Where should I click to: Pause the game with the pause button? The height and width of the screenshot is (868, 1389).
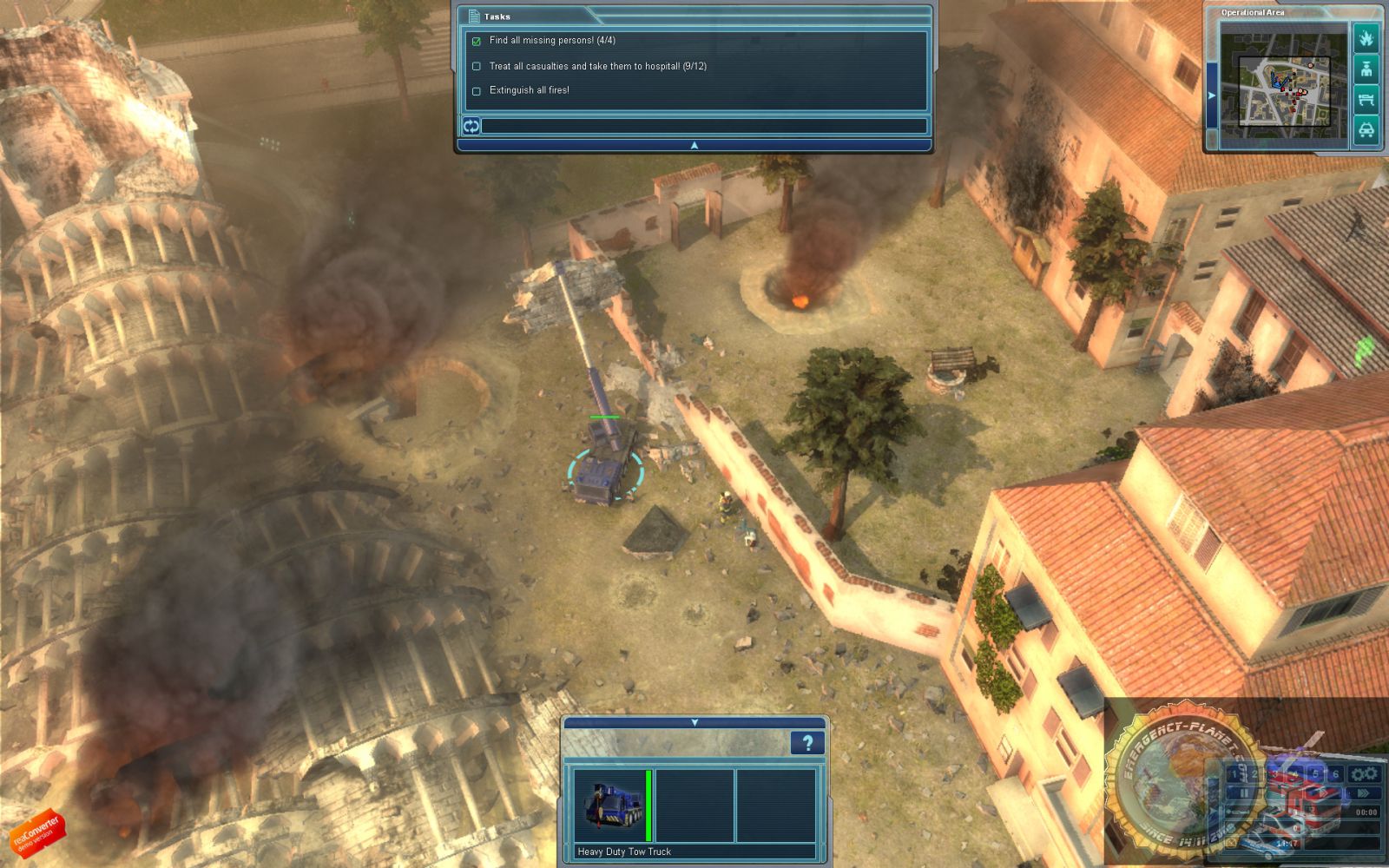[x=1245, y=793]
